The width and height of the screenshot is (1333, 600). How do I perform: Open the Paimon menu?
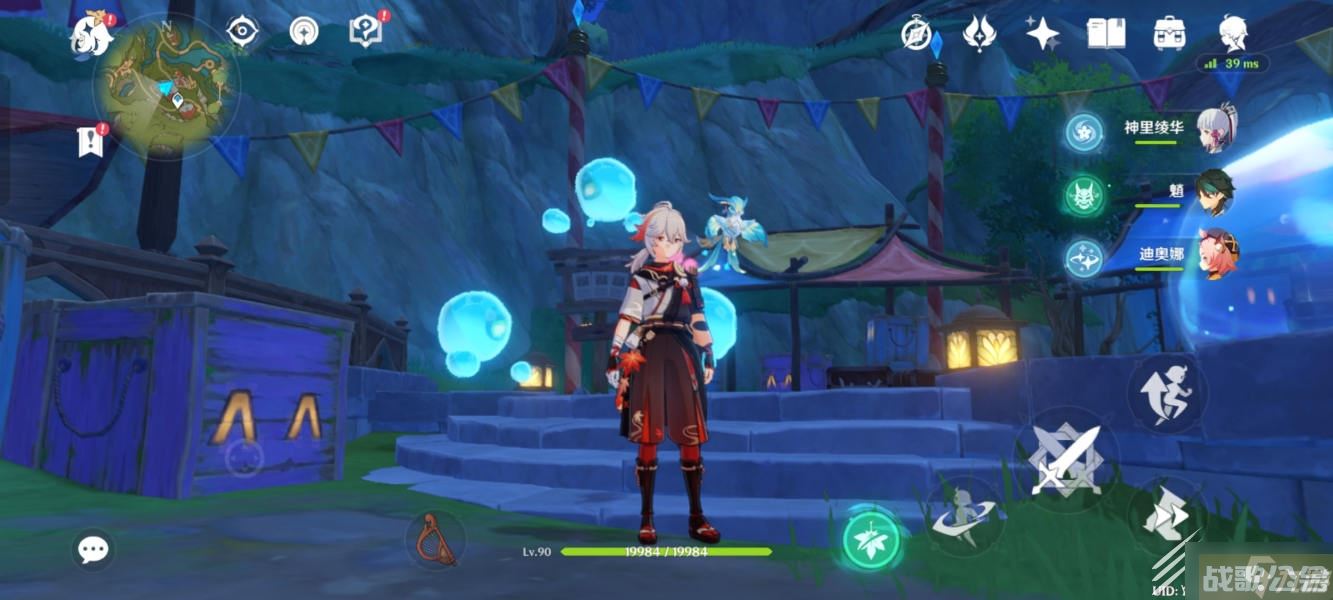coord(91,35)
